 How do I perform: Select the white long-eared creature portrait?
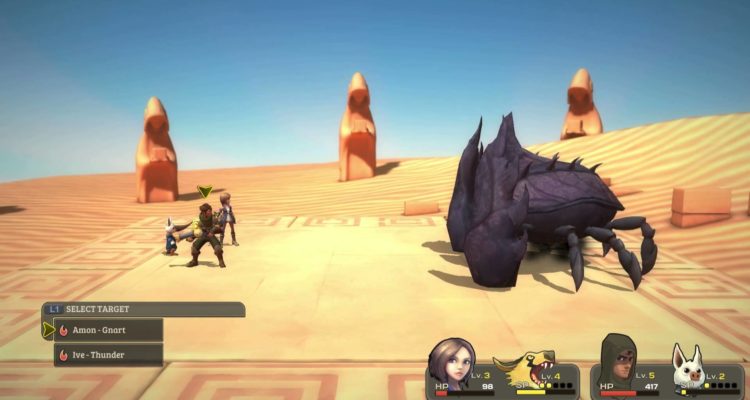tap(688, 369)
